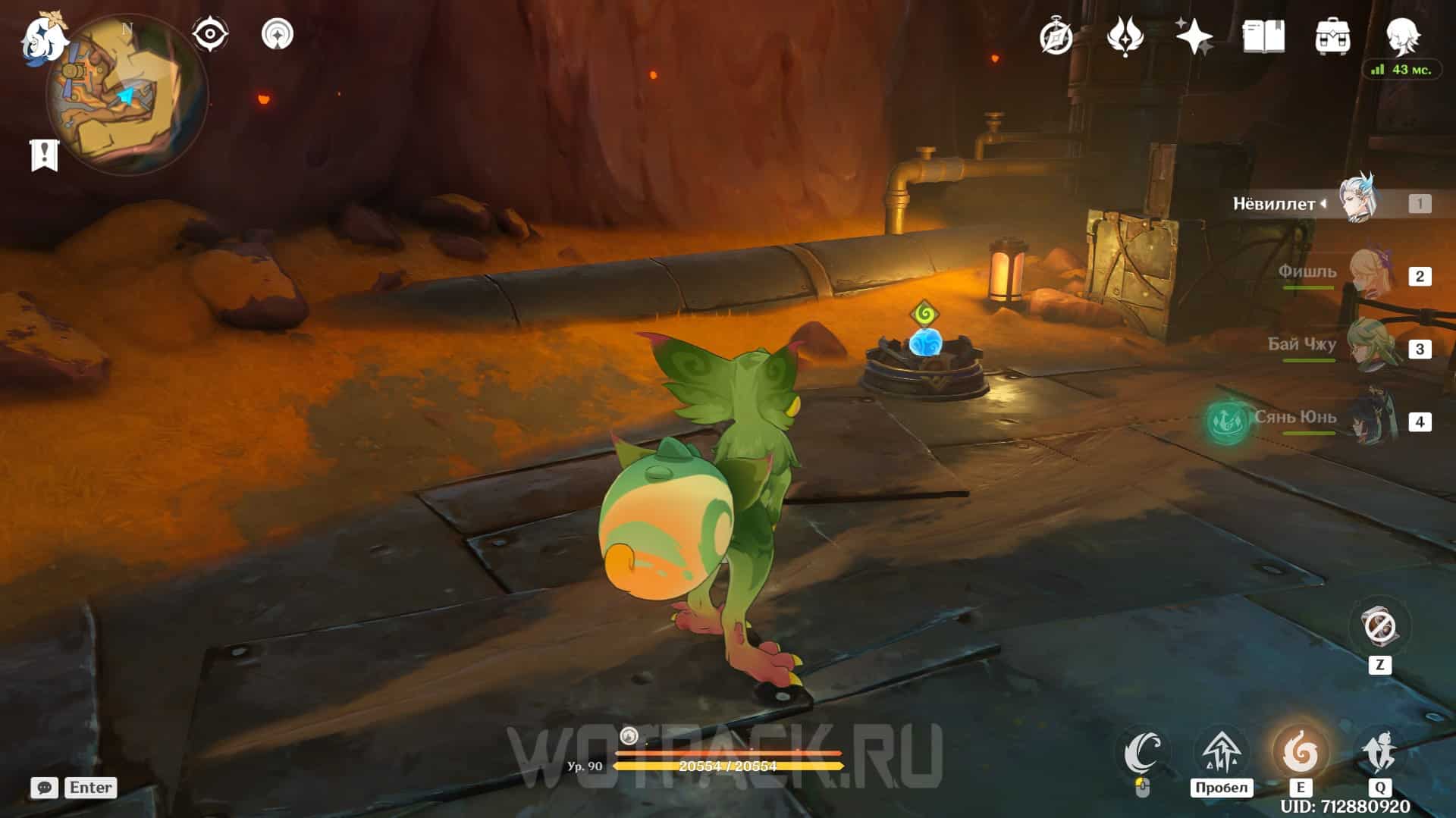Switch to party member Сянь Юнь
Screen dimensions: 1456x818
pyautogui.click(x=1370, y=421)
